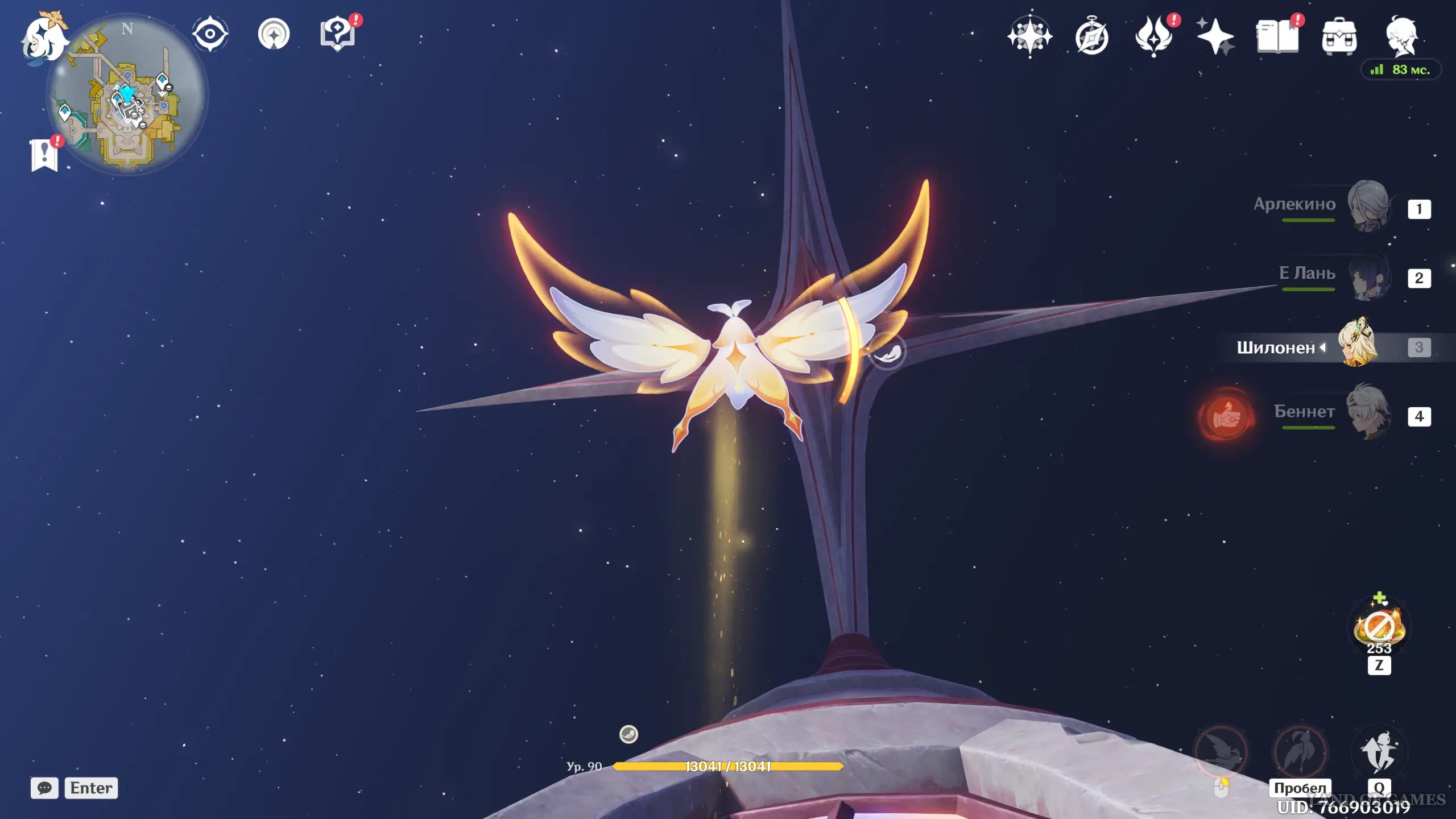Switch to party member Арлекино
This screenshot has width=1456, height=819.
click(x=1367, y=206)
